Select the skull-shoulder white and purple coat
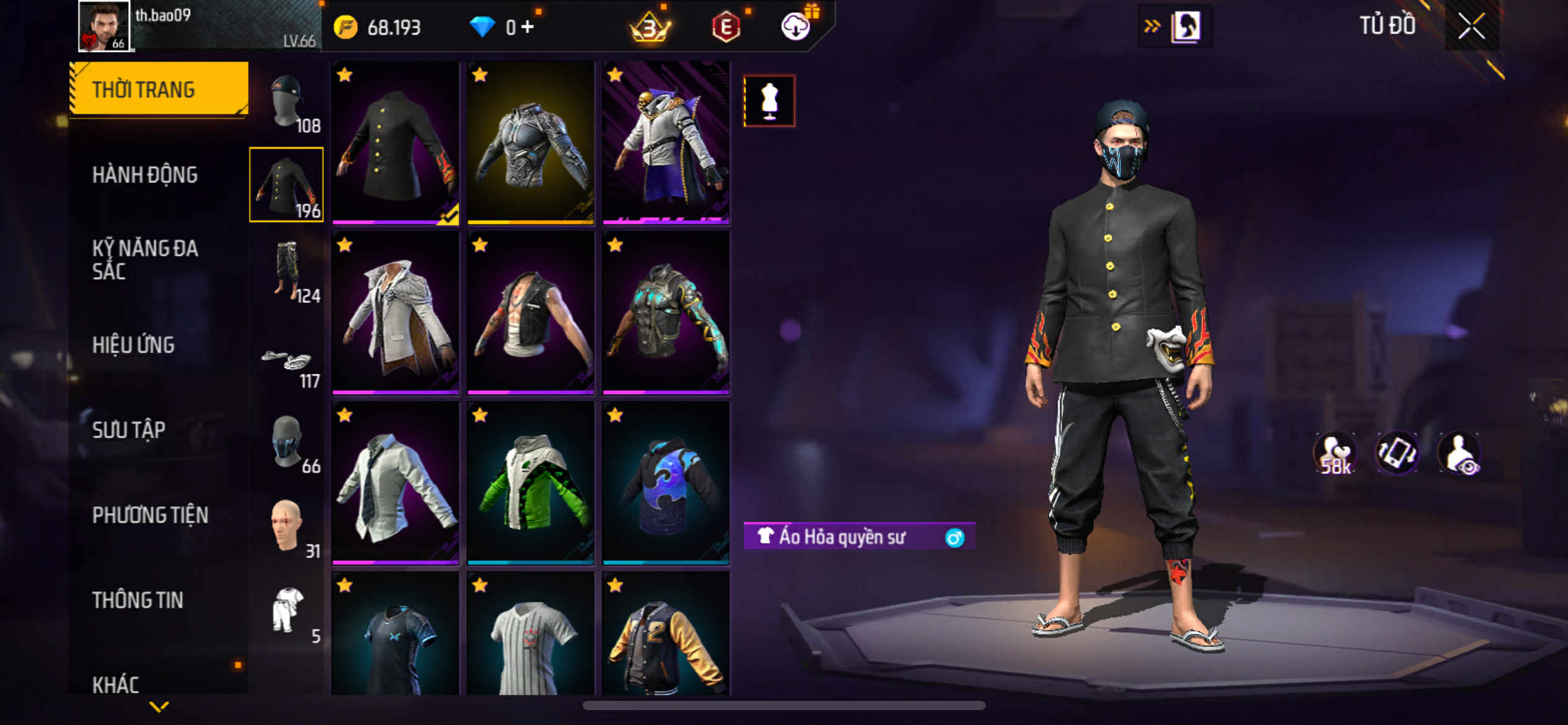Viewport: 1568px width, 725px height. (x=666, y=143)
